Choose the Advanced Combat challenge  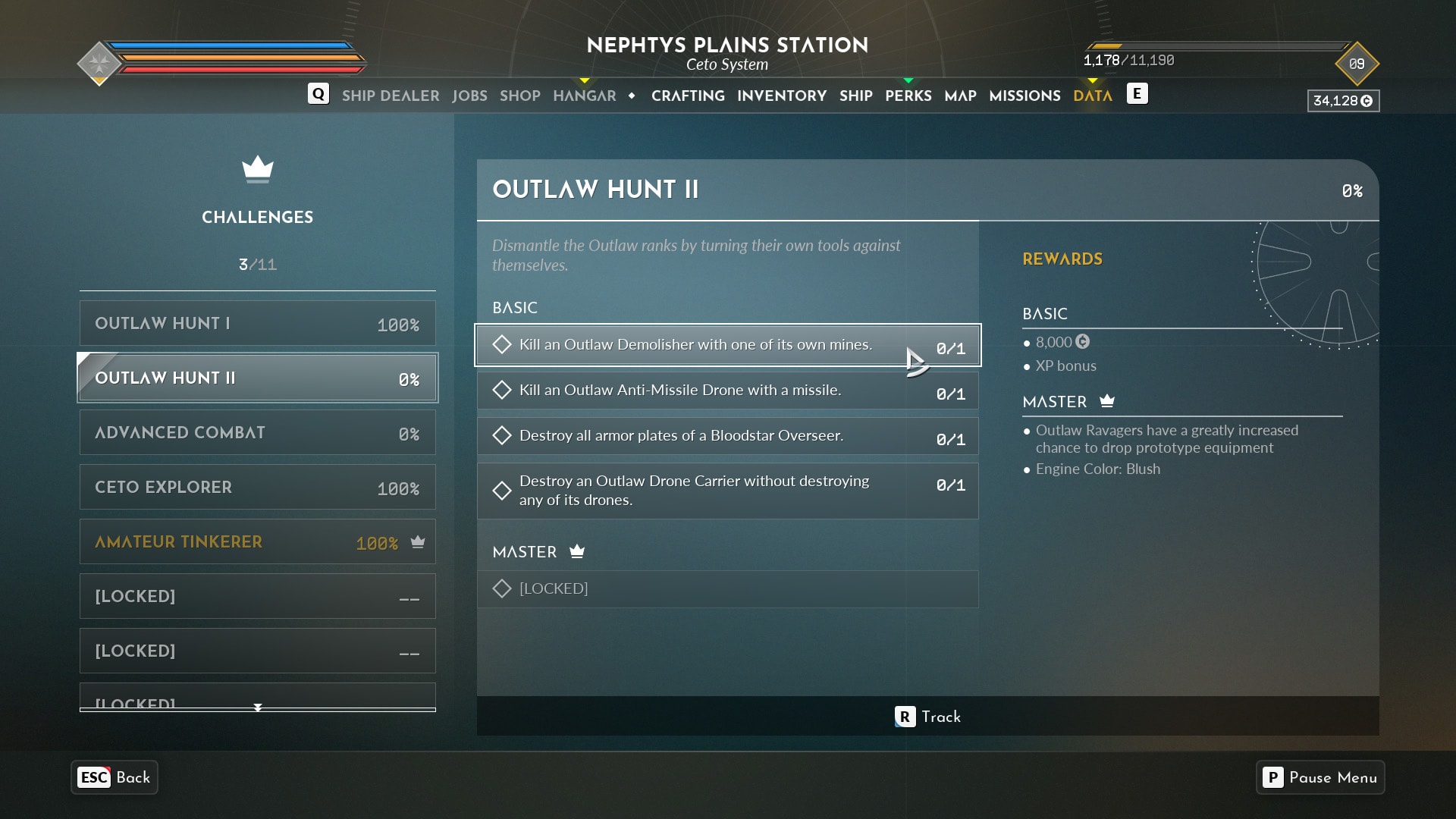tap(257, 433)
